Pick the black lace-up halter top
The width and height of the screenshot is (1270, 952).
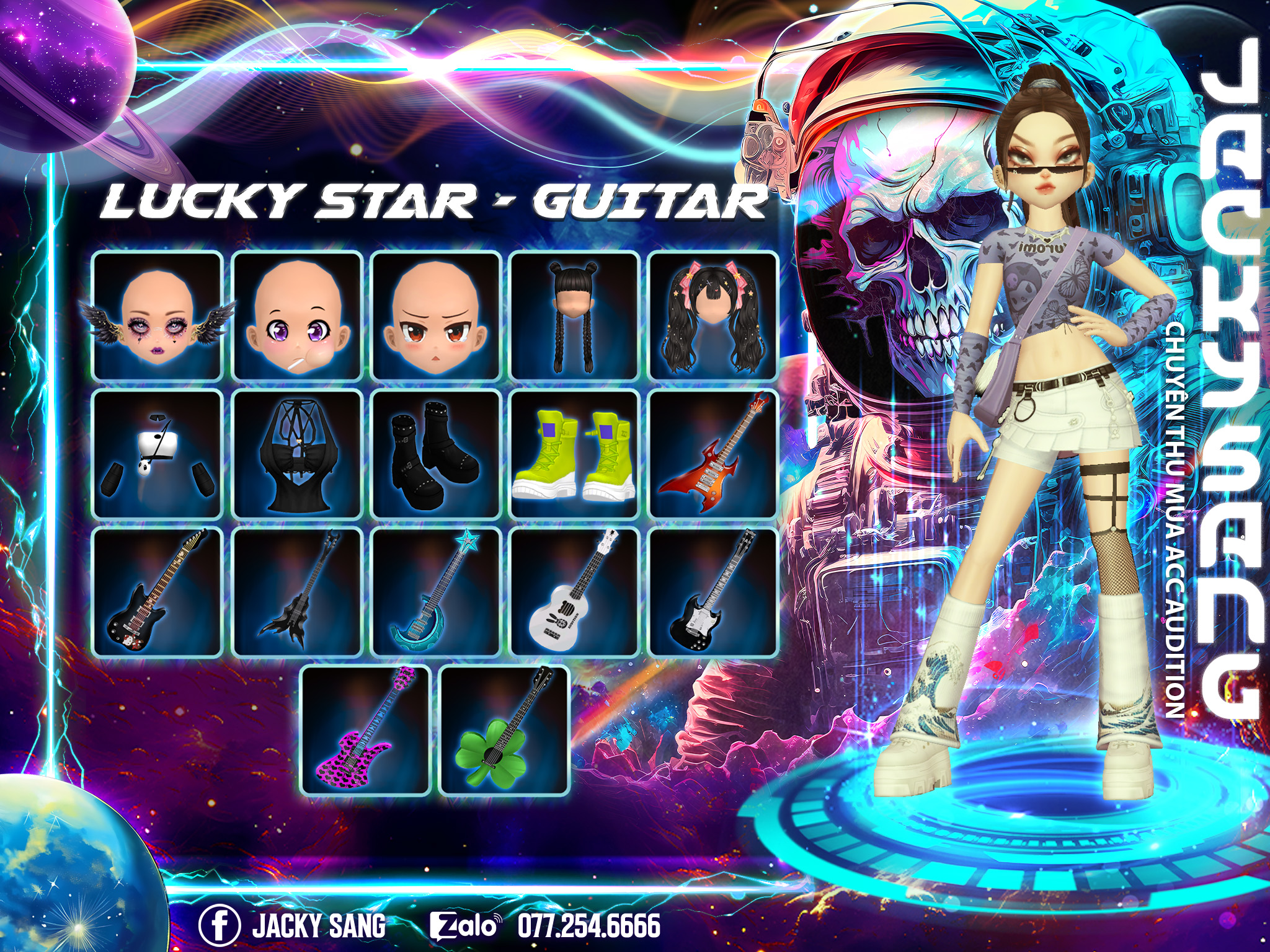pyautogui.click(x=297, y=454)
